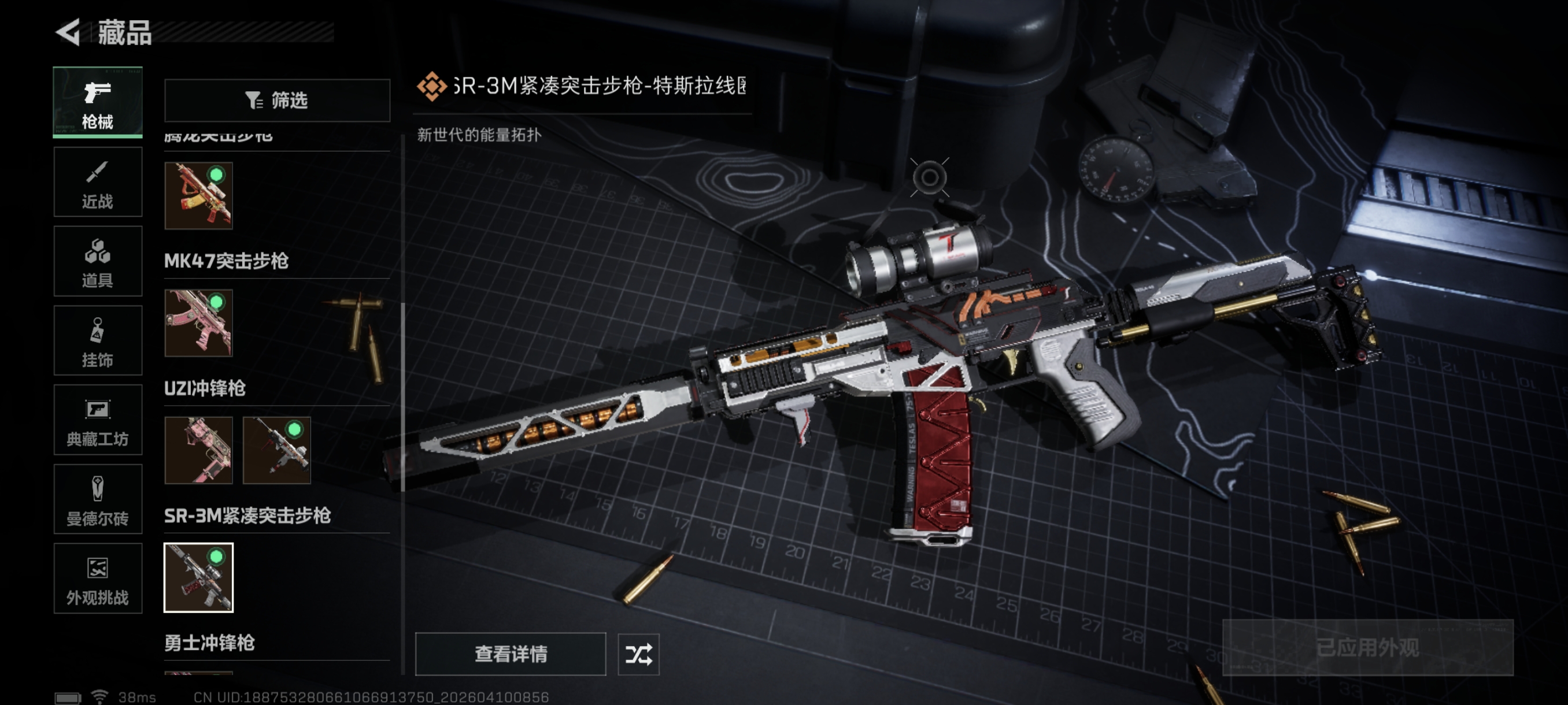Switch to the 曼德尔砖 tab

[97, 499]
